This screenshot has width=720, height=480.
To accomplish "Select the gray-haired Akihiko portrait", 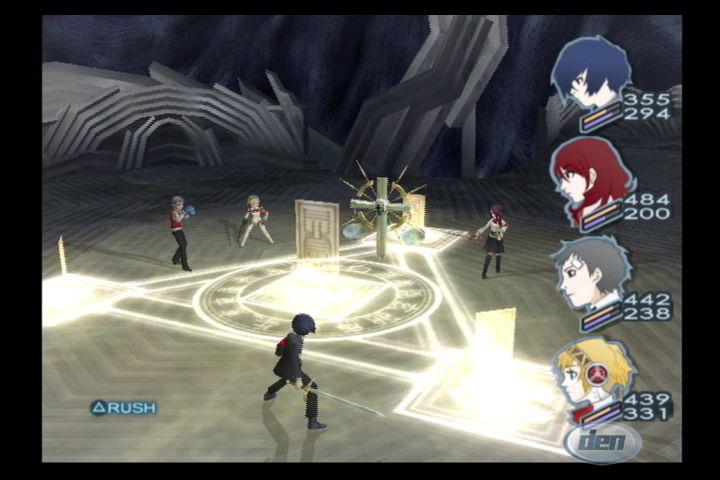I will [591, 272].
